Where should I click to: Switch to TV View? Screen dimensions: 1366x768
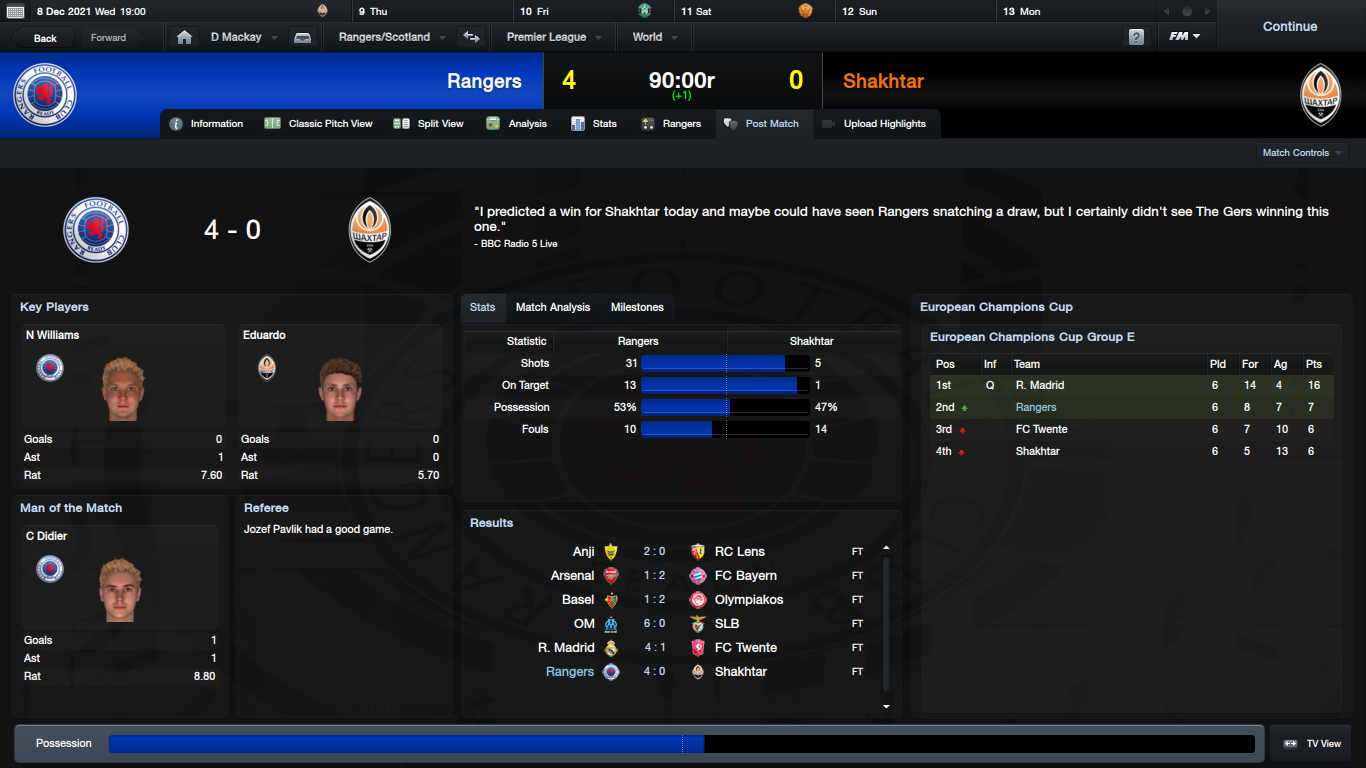pos(1312,744)
